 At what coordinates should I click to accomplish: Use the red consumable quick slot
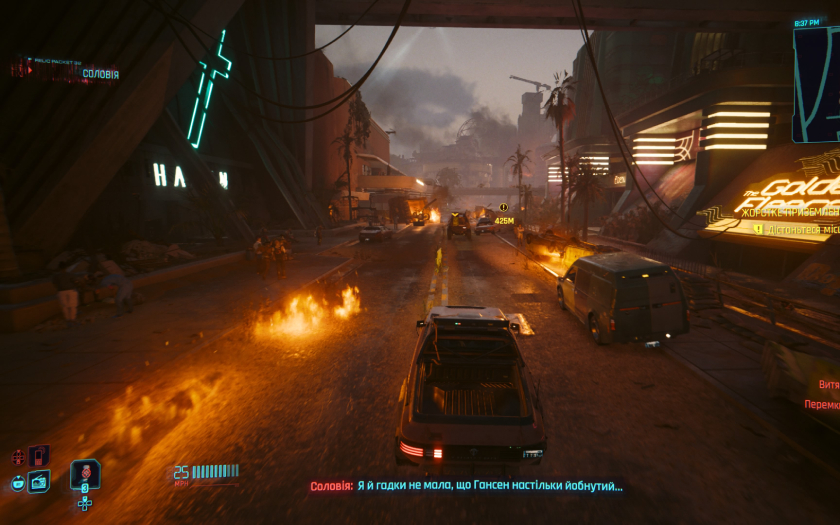85,473
